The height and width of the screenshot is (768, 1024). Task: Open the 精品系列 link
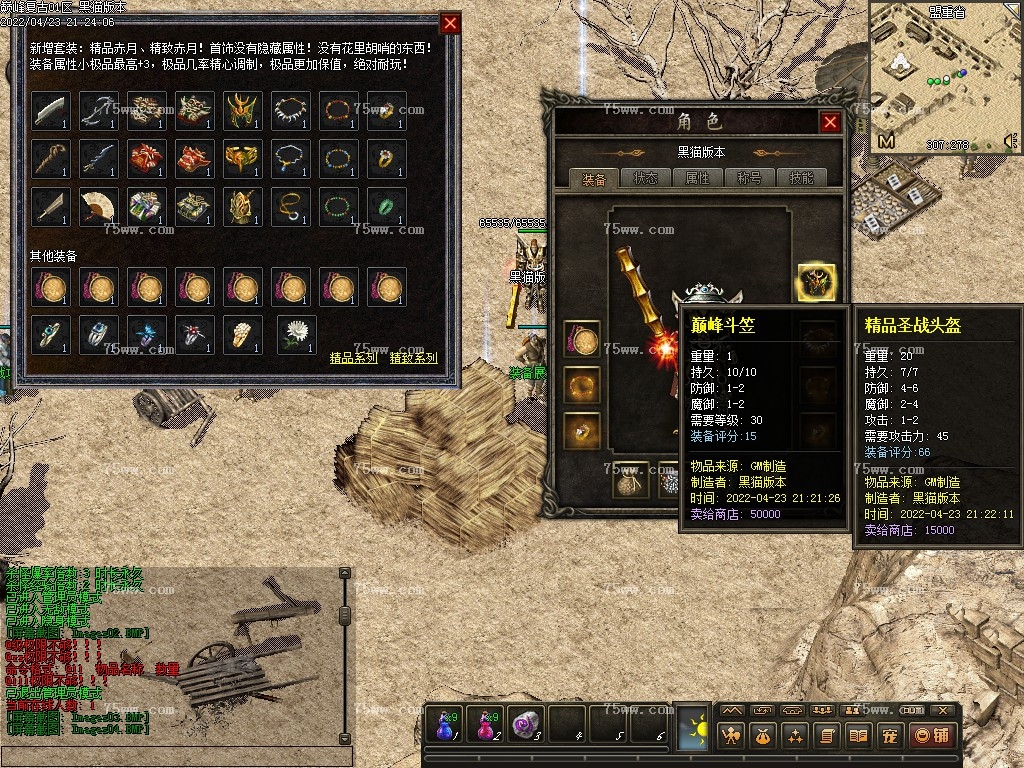point(354,357)
